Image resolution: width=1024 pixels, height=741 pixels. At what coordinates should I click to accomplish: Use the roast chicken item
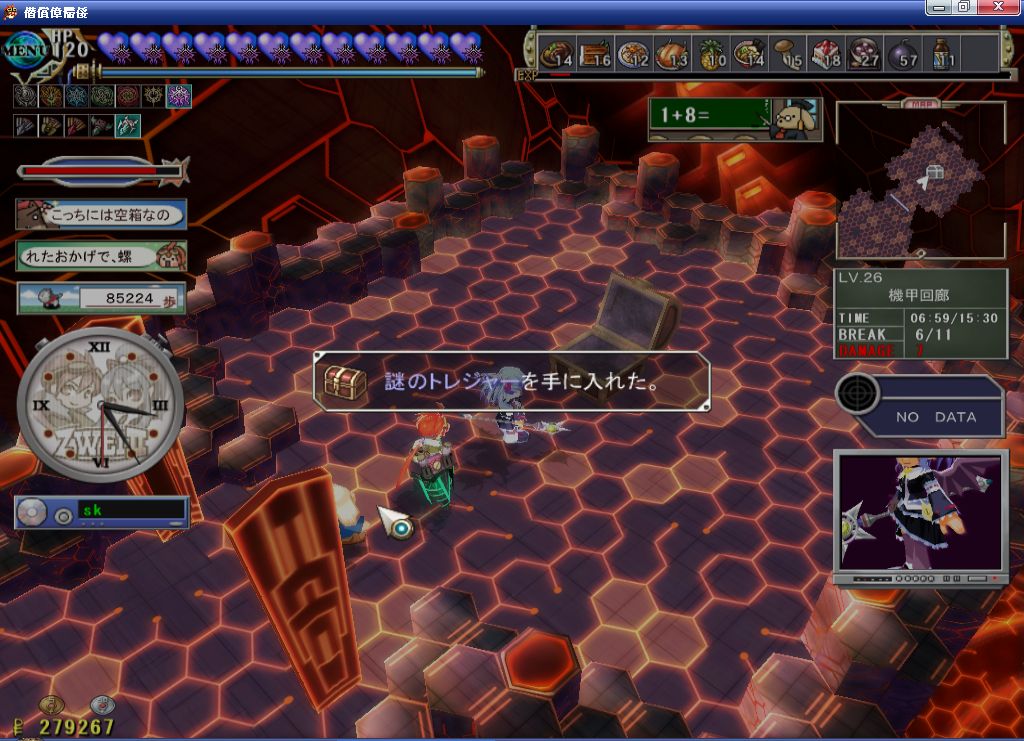click(673, 53)
